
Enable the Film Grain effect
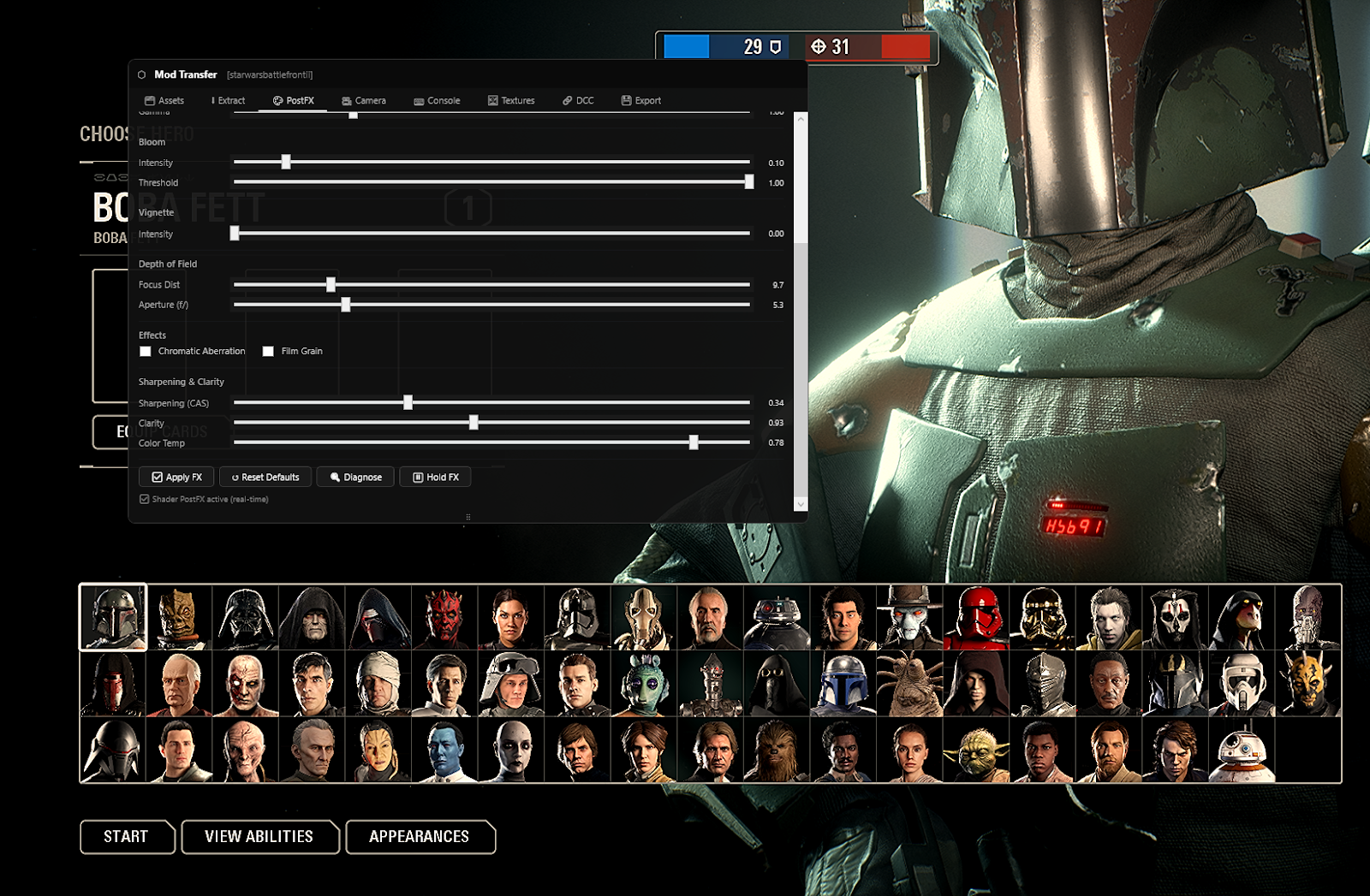268,351
